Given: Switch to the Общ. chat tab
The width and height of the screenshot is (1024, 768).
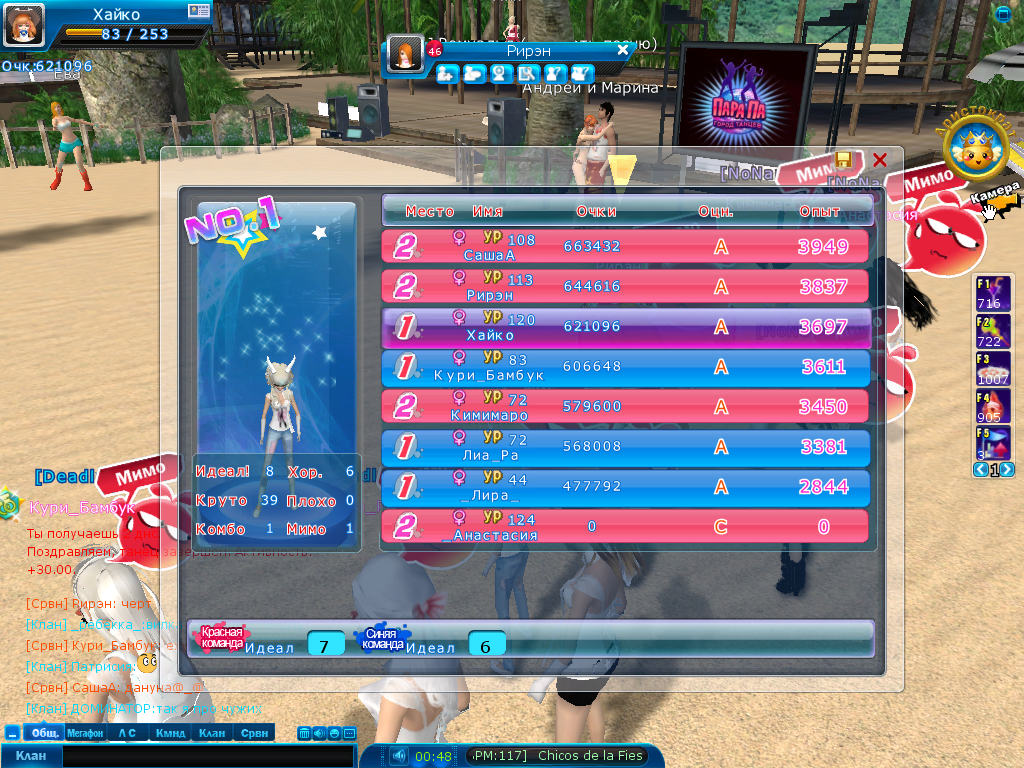Looking at the screenshot, I should click(x=43, y=733).
